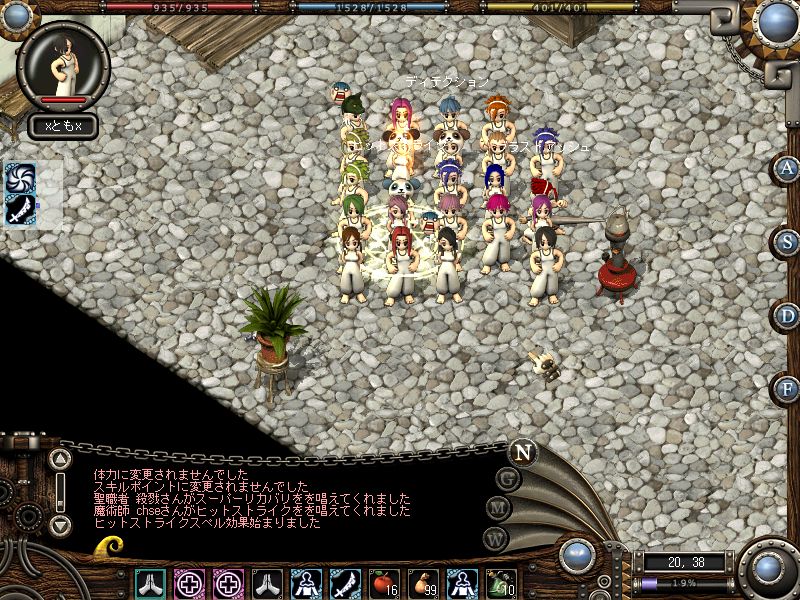Use the pouch item slot showing 99
Image resolution: width=800 pixels, height=600 pixels.
424,582
